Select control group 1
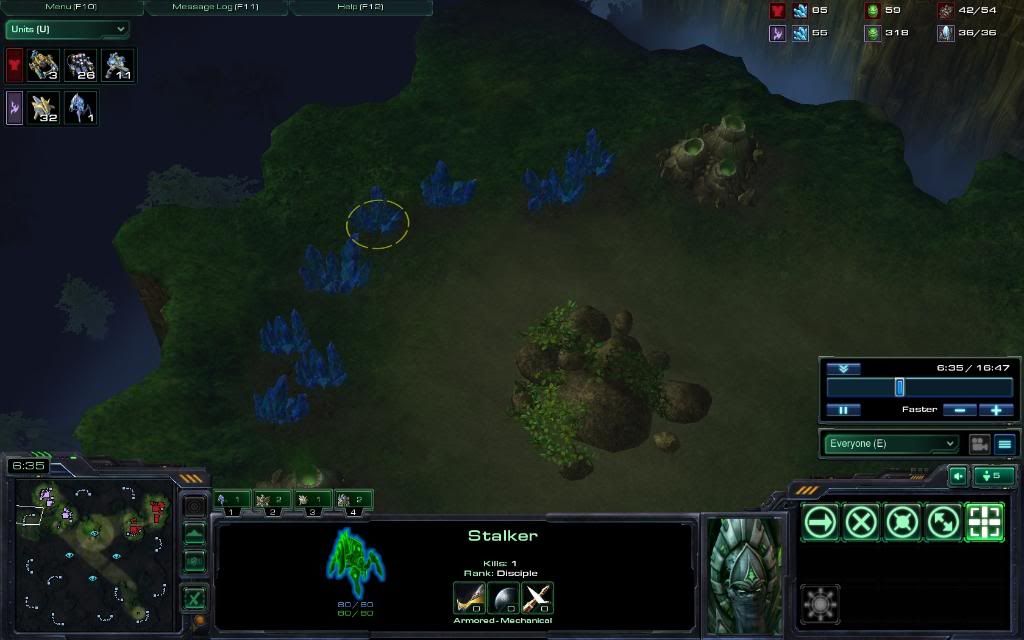 point(232,499)
